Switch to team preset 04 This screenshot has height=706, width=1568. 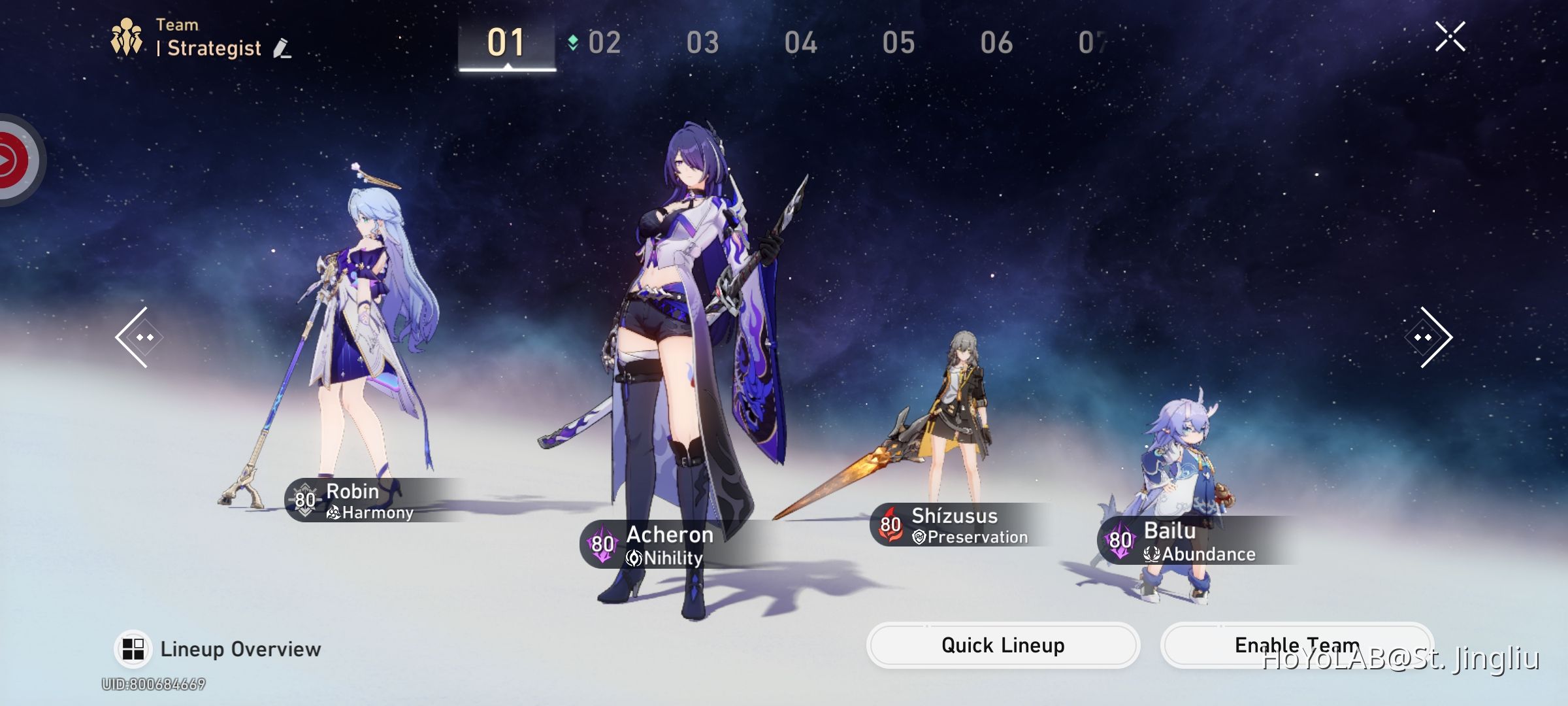pos(802,42)
